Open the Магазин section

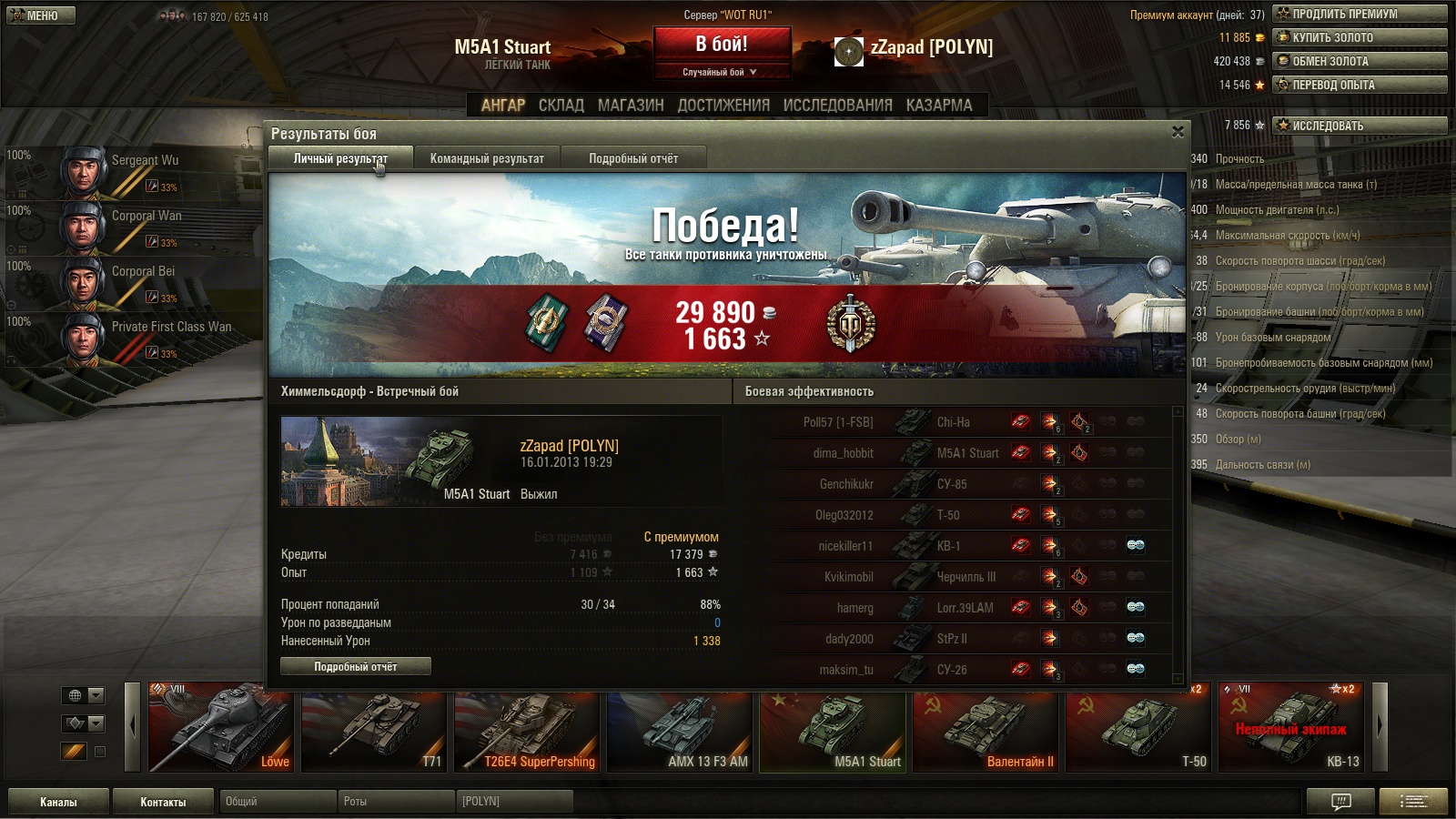[x=631, y=106]
